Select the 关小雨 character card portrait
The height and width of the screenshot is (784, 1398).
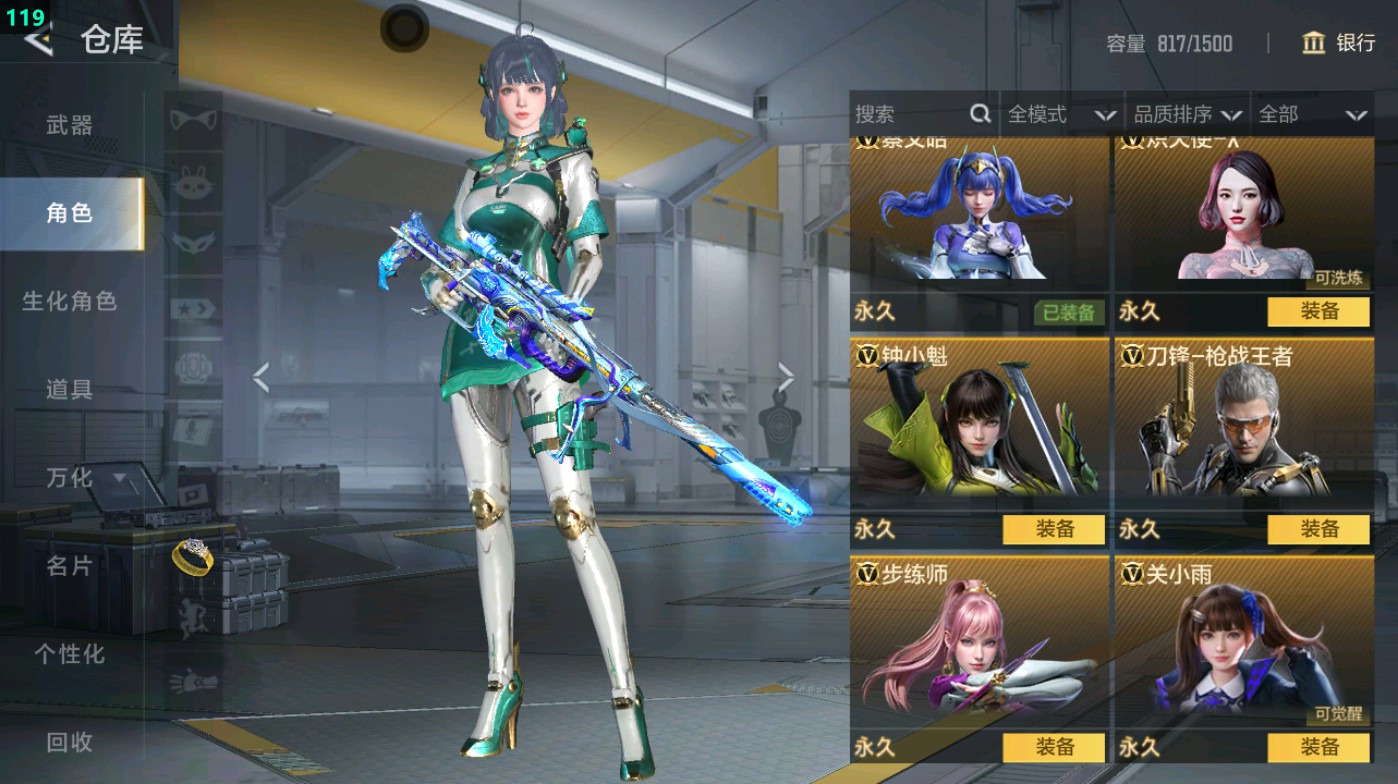coord(1243,650)
